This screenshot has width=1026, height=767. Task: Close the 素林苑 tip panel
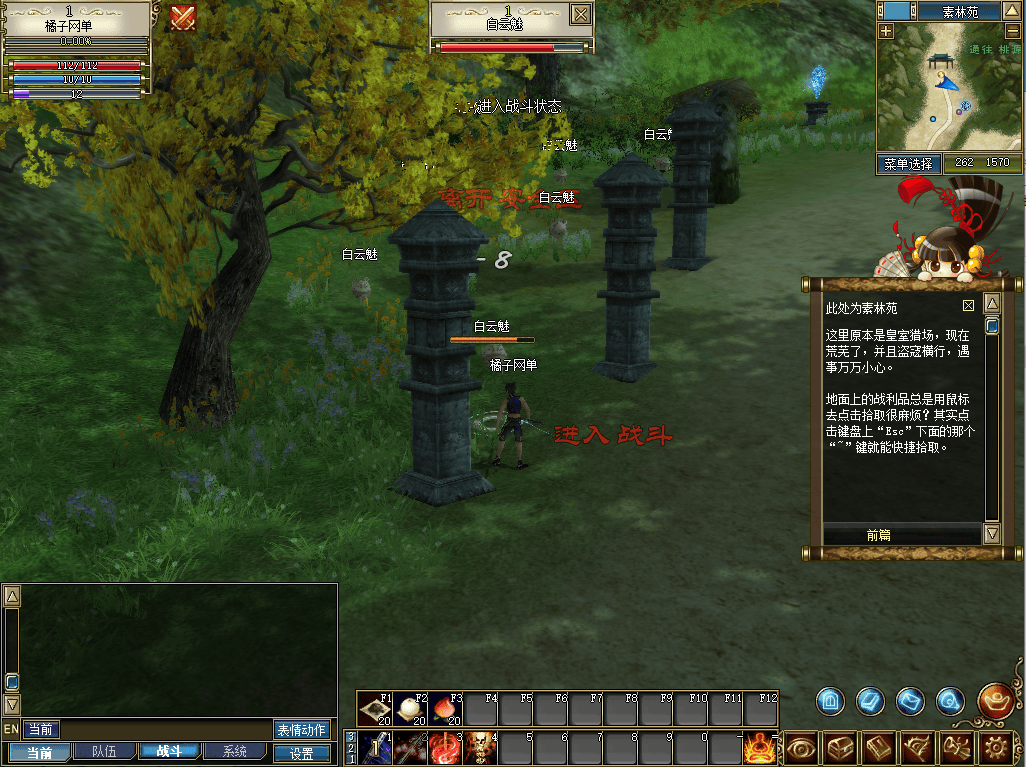click(968, 306)
